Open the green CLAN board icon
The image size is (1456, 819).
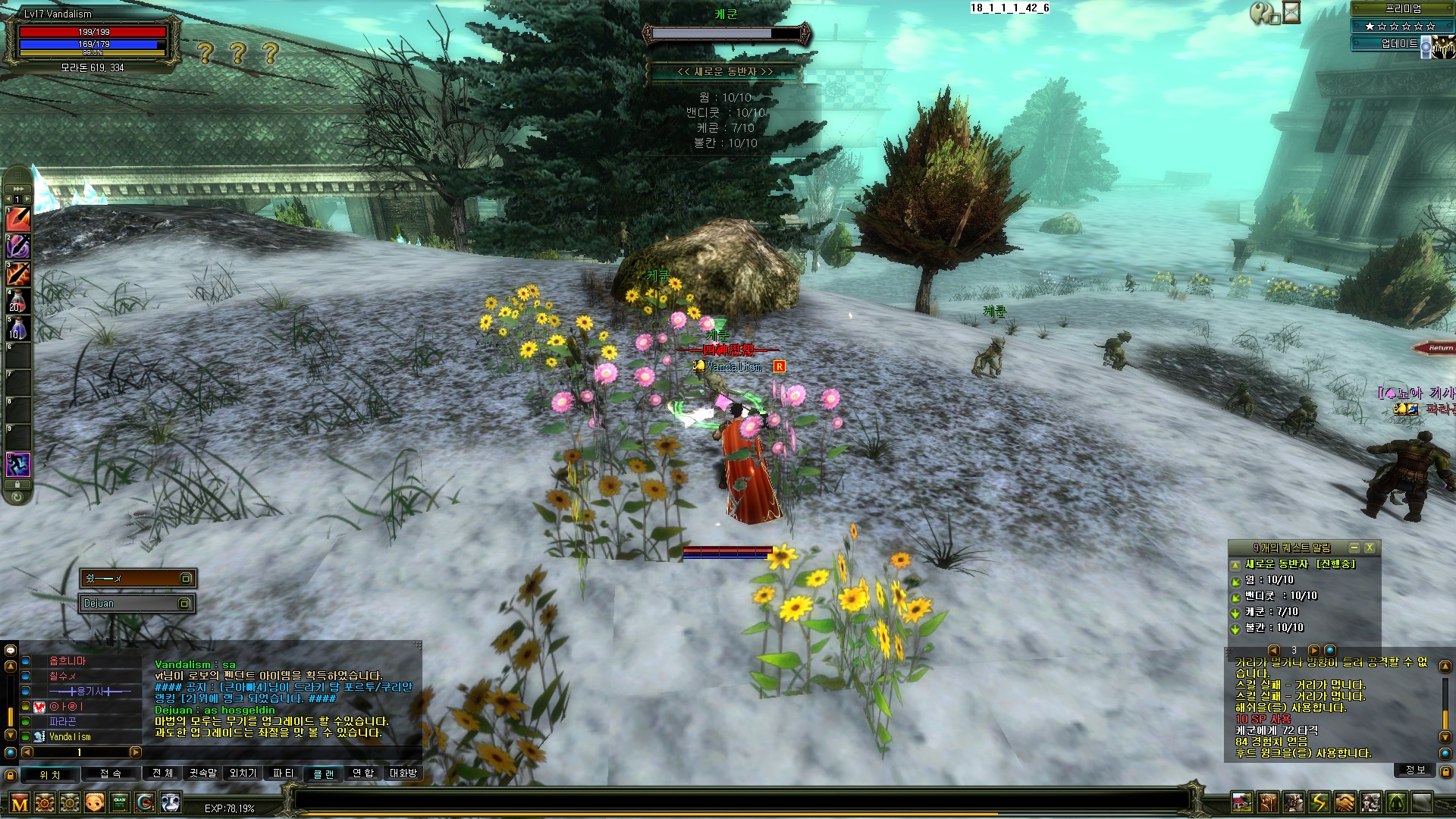coord(120,802)
